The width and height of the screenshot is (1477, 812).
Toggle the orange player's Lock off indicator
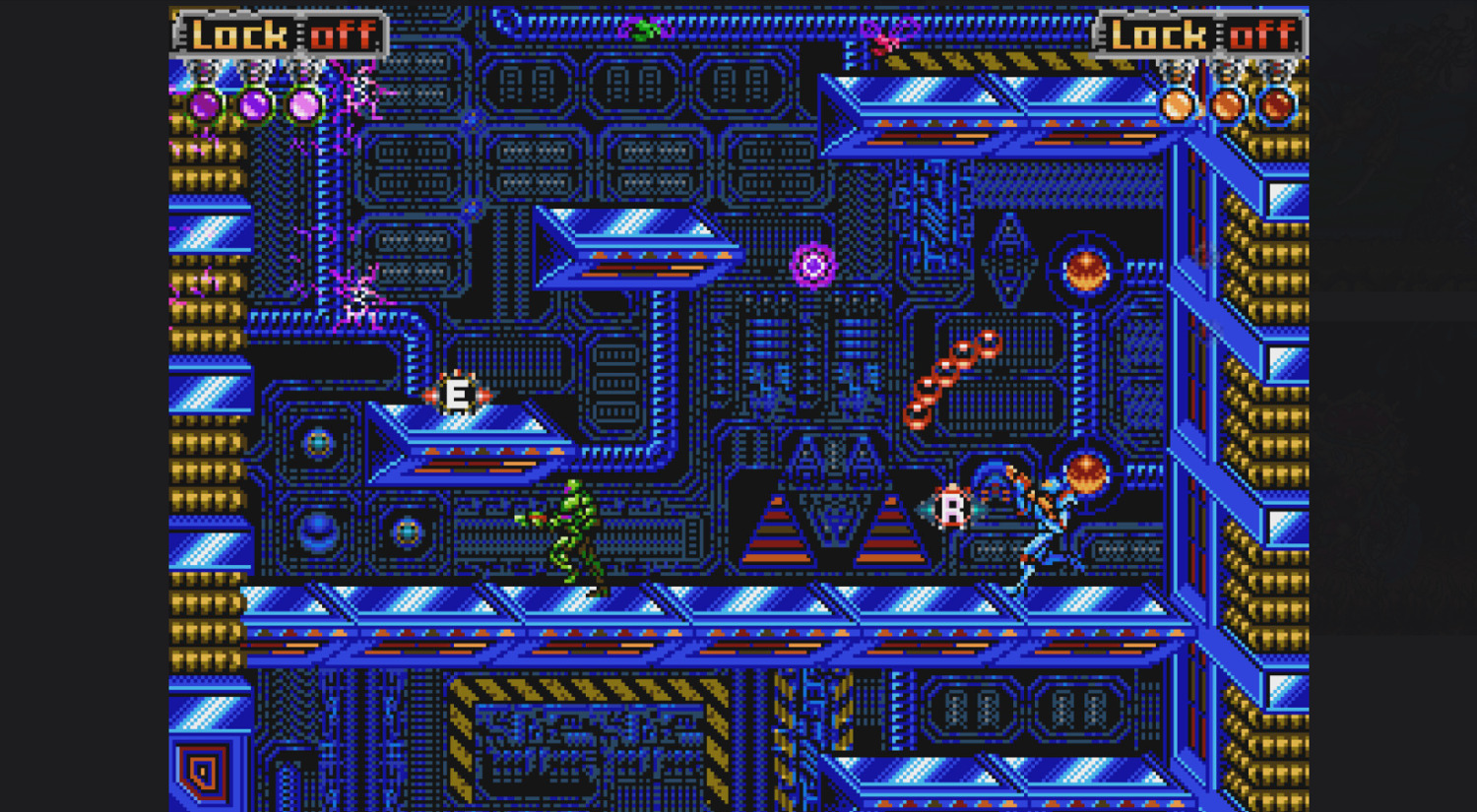point(1201,36)
